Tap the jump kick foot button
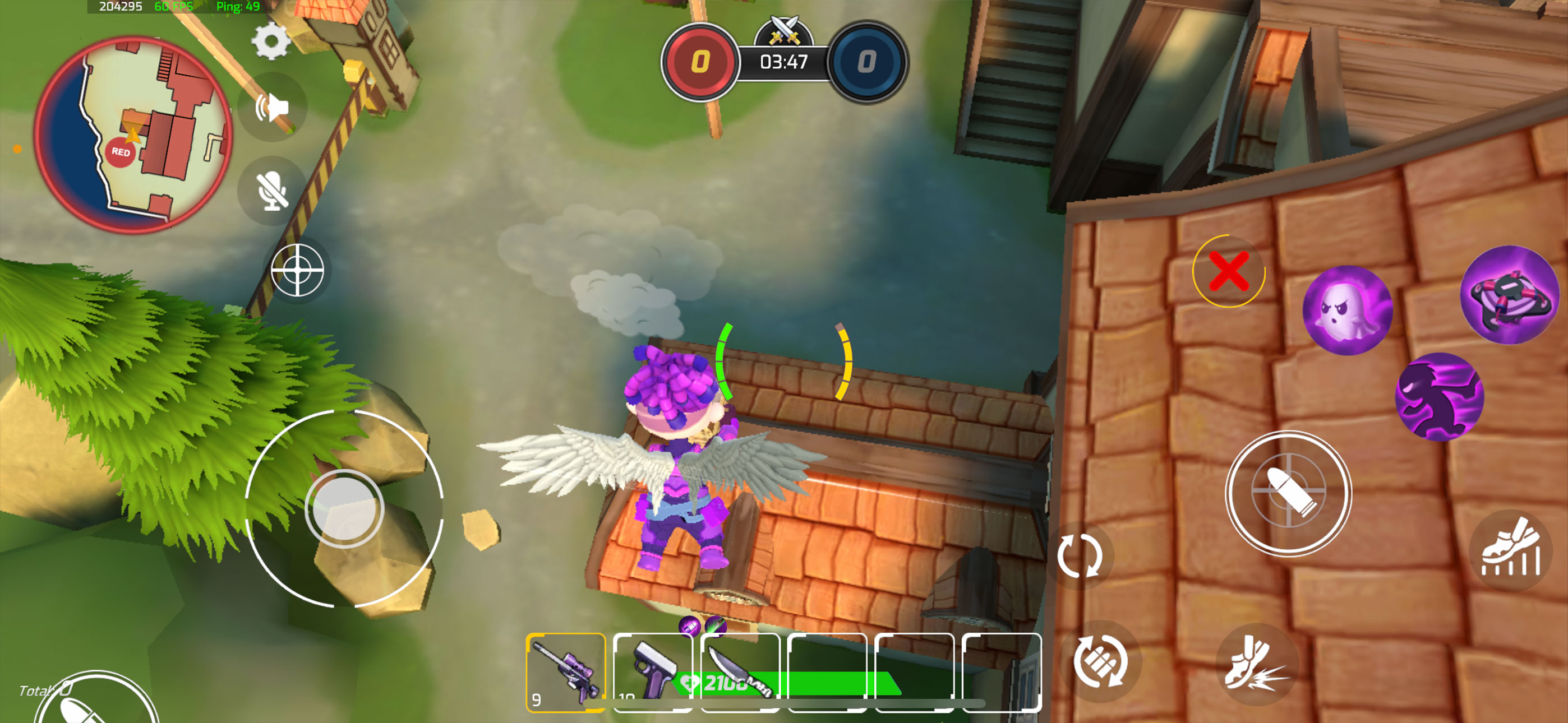 (1256, 664)
